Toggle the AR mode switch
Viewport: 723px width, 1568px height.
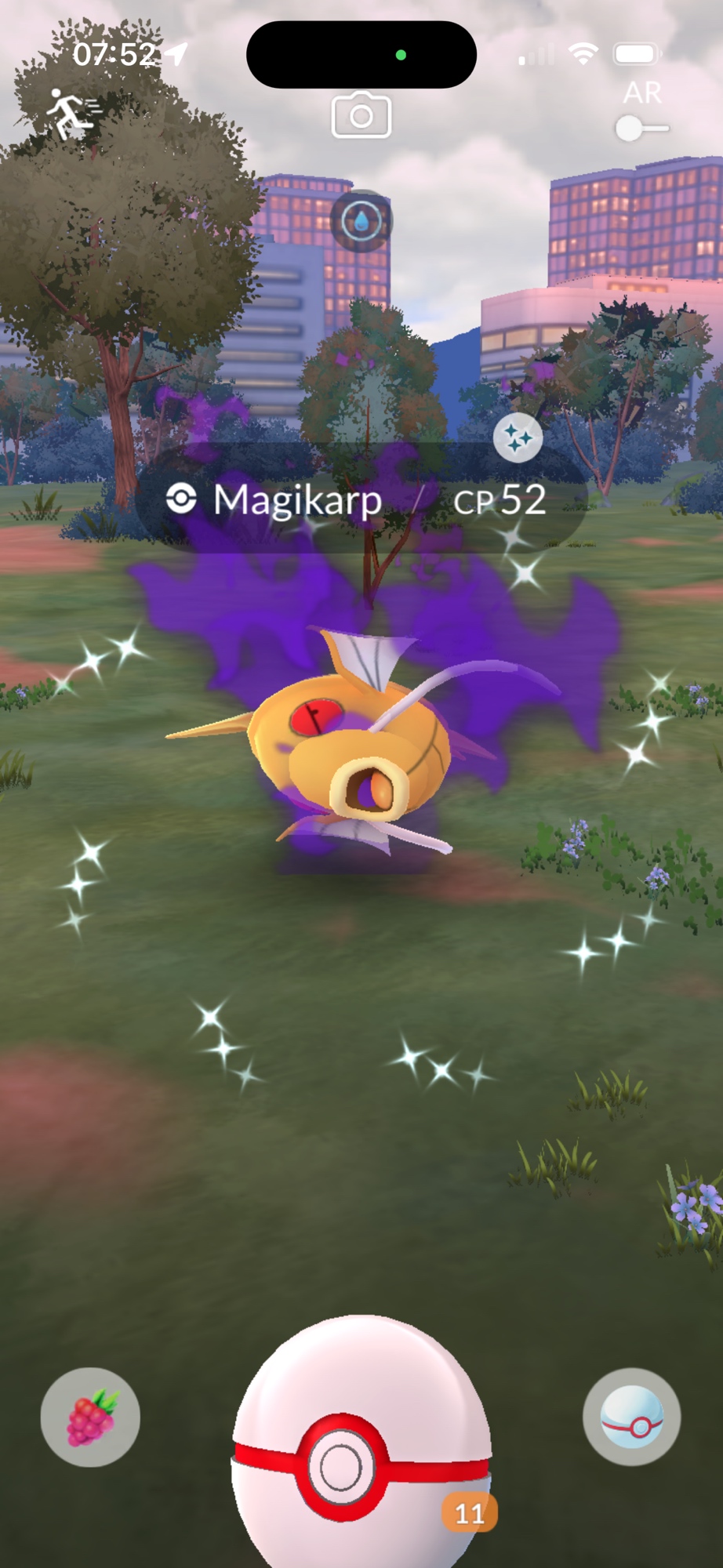coord(642,127)
